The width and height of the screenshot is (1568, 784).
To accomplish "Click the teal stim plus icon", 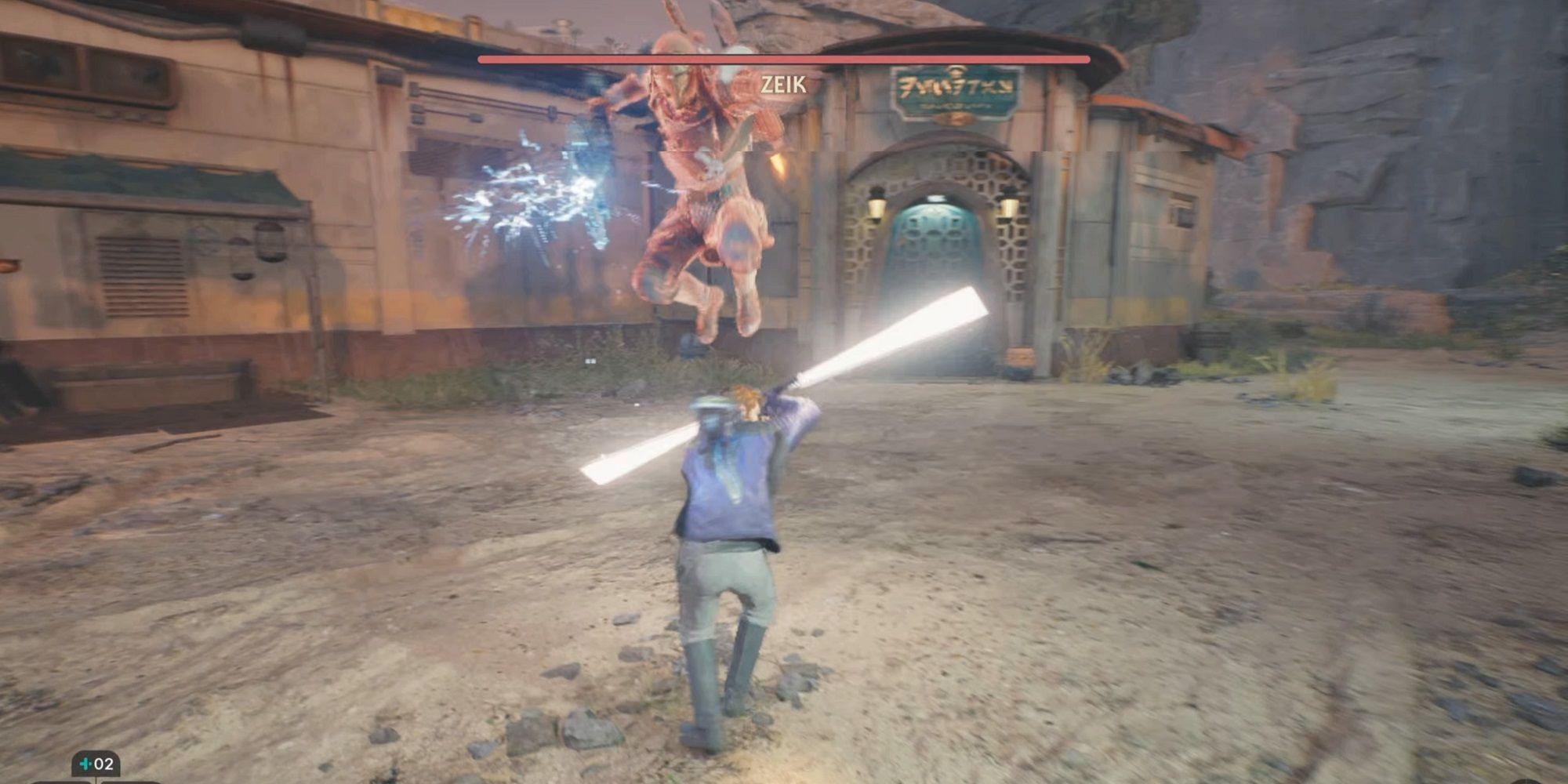I will click(85, 765).
